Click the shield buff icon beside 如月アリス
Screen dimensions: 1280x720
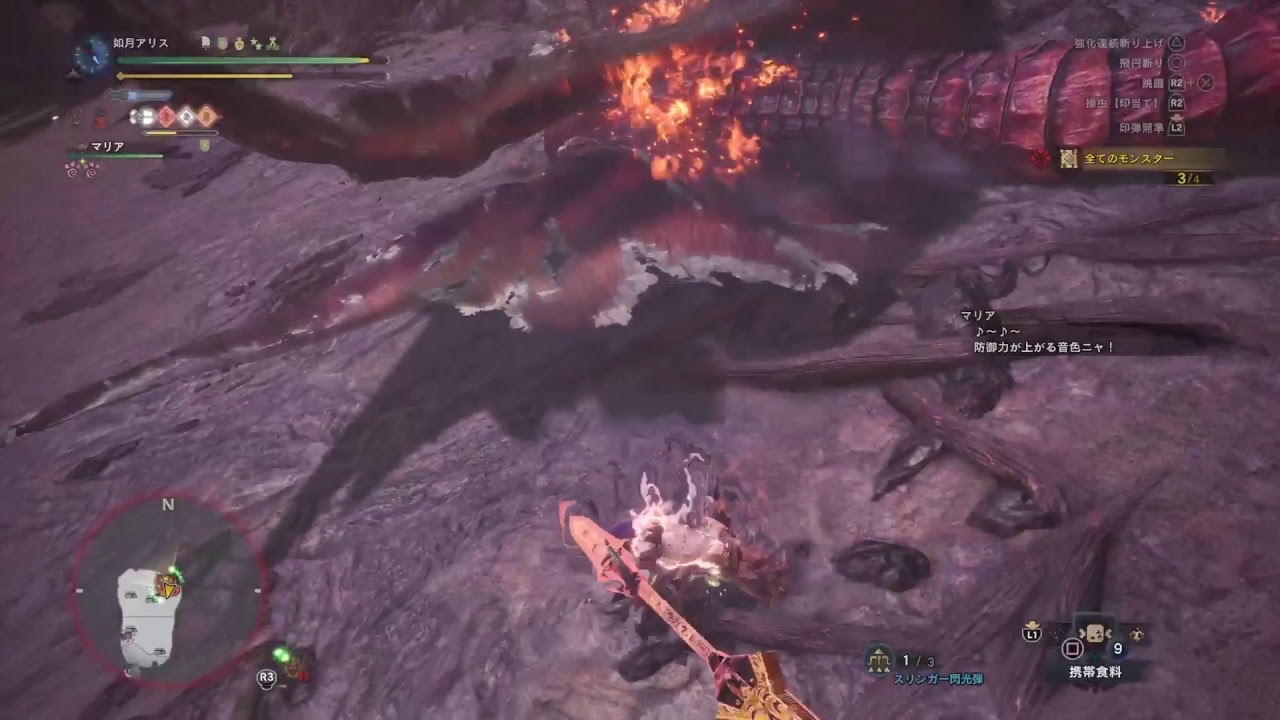(x=221, y=43)
